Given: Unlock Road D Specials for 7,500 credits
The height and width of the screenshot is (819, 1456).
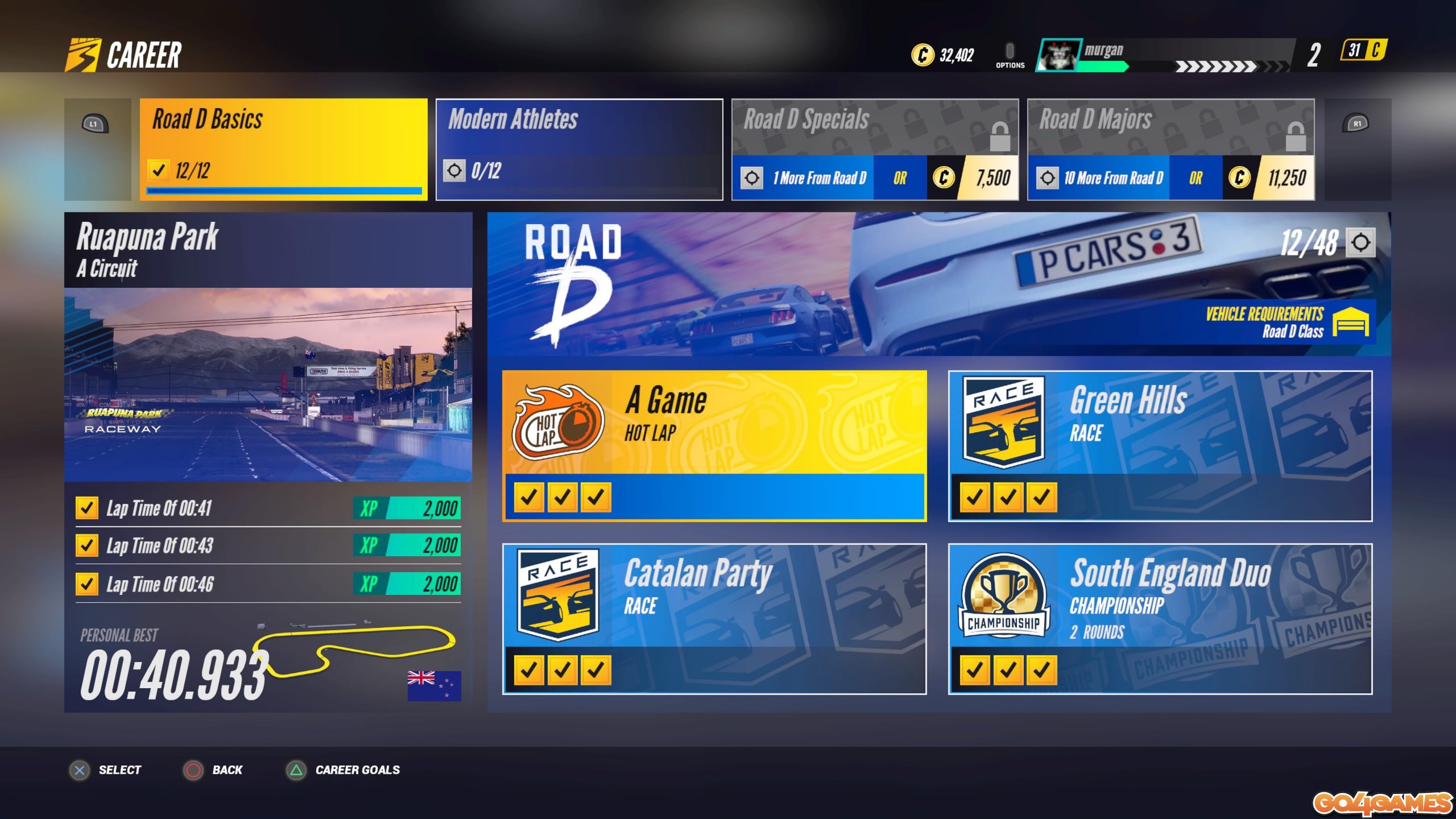Looking at the screenshot, I should tap(973, 178).
